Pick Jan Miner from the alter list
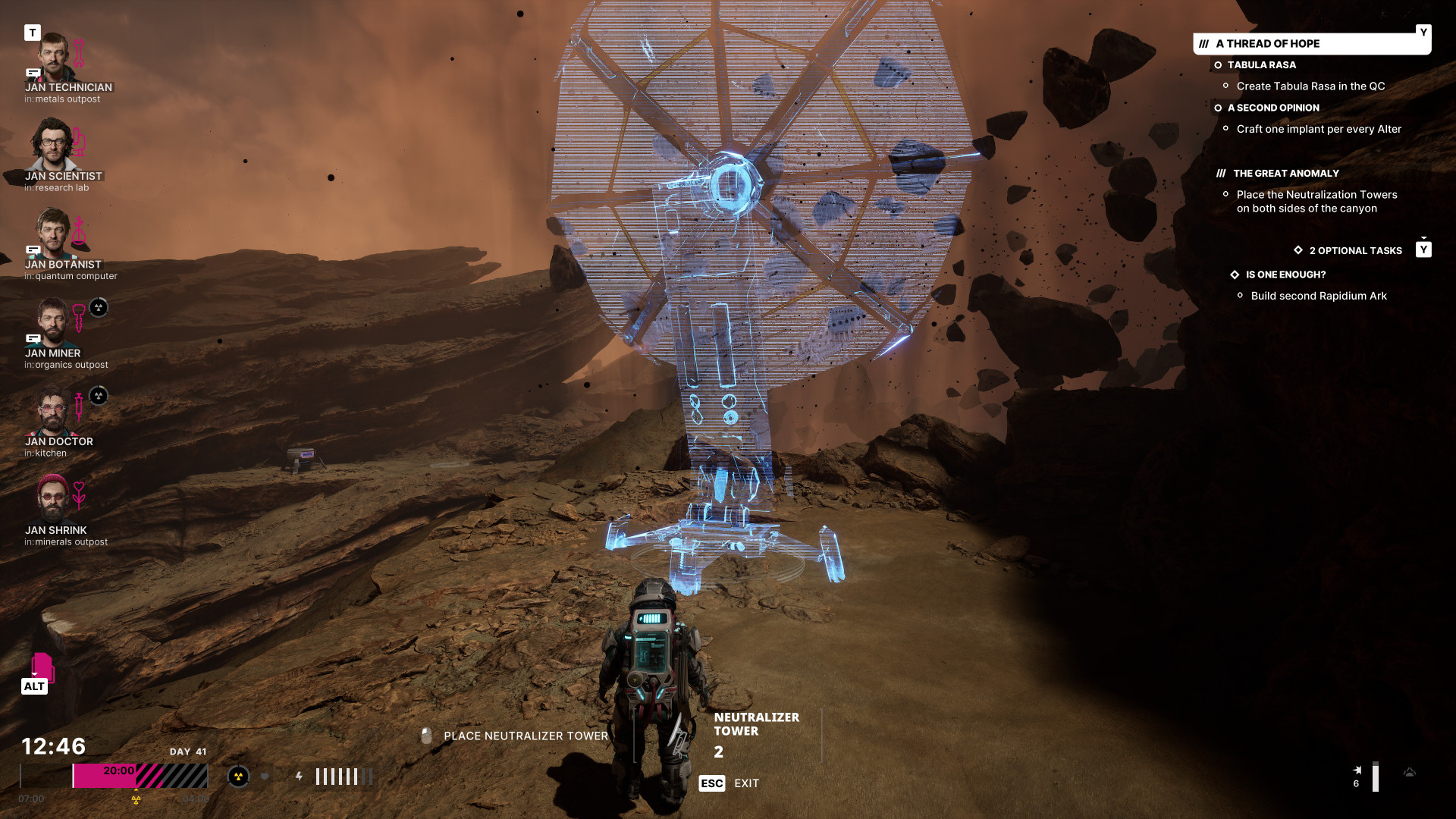Screen dimensions: 1456x819 pyautogui.click(x=52, y=322)
